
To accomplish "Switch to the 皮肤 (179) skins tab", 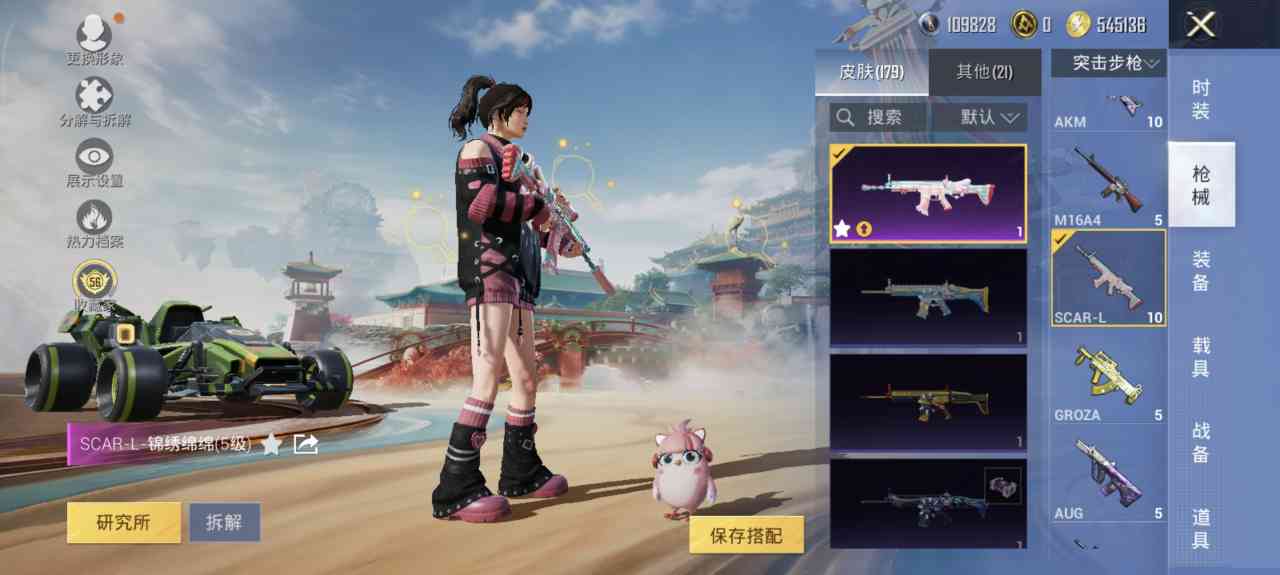I will coord(871,72).
